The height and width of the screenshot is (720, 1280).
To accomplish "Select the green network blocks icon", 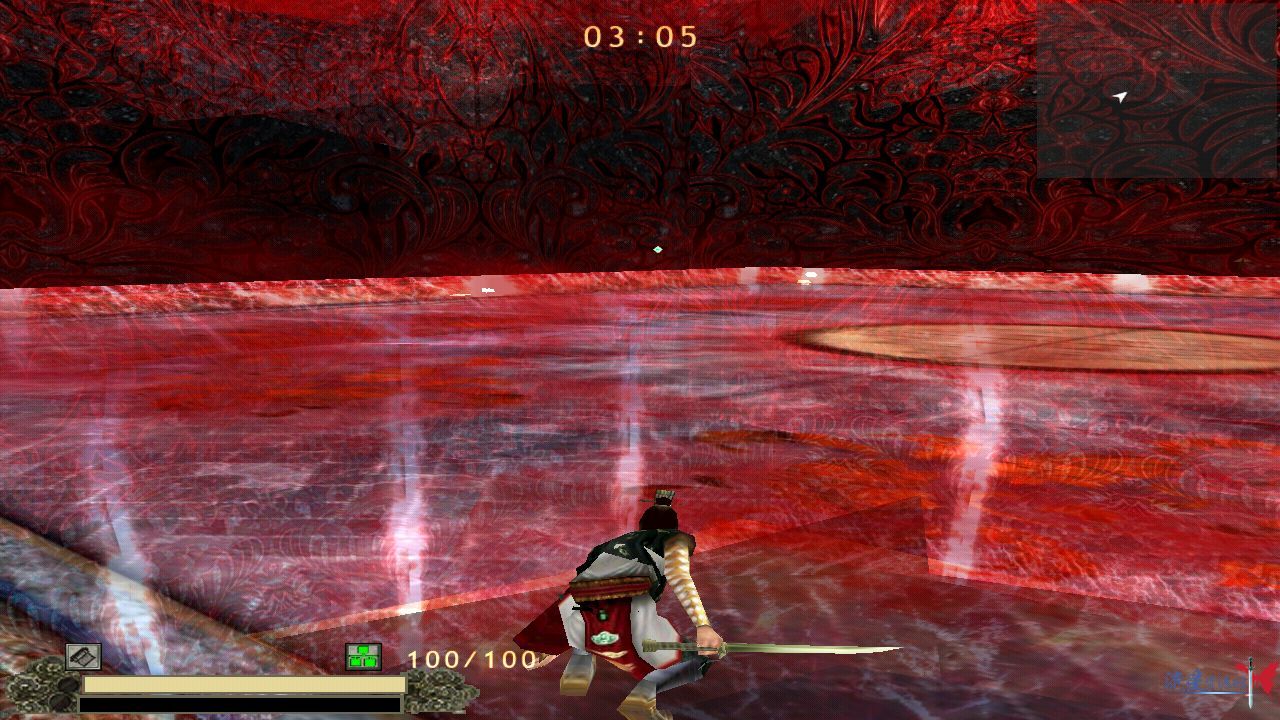I will click(x=363, y=657).
